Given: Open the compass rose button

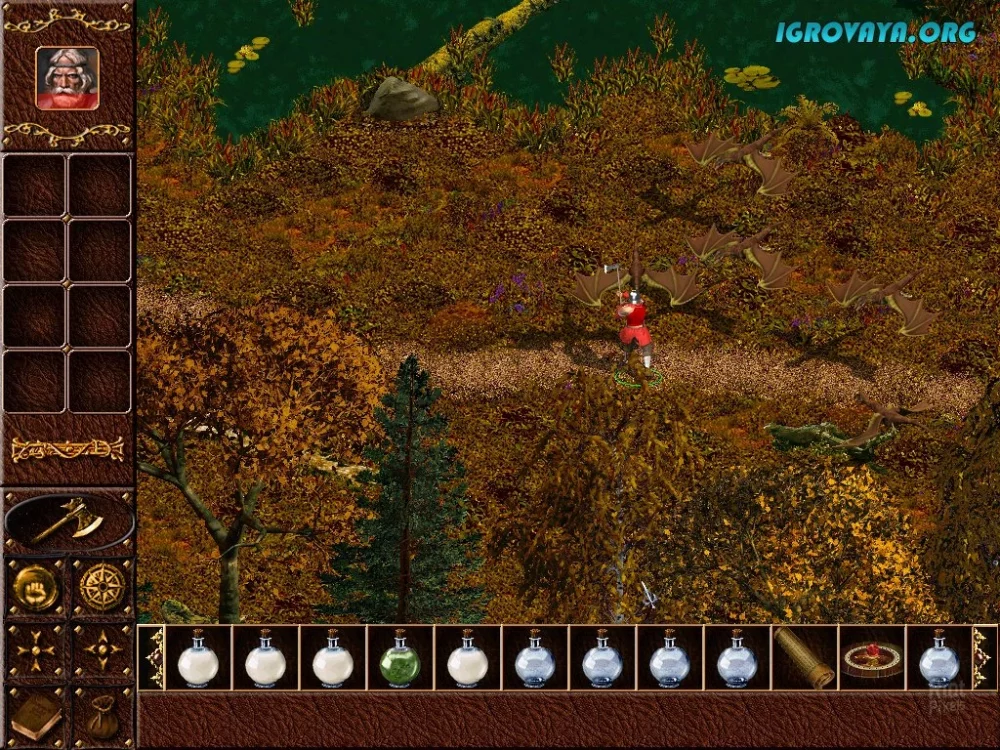Looking at the screenshot, I should coord(100,586).
